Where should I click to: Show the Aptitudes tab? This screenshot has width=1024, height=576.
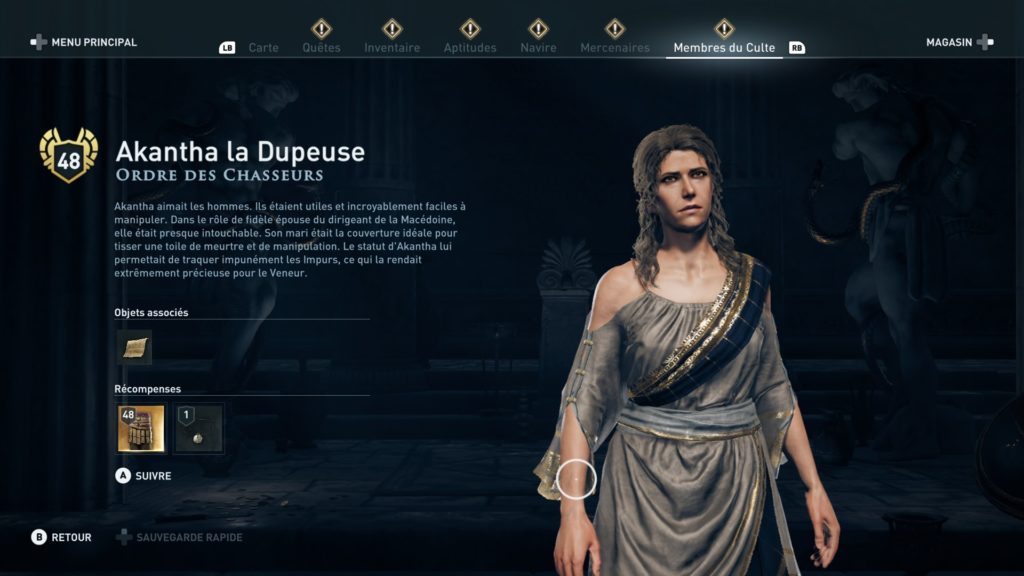(470, 47)
